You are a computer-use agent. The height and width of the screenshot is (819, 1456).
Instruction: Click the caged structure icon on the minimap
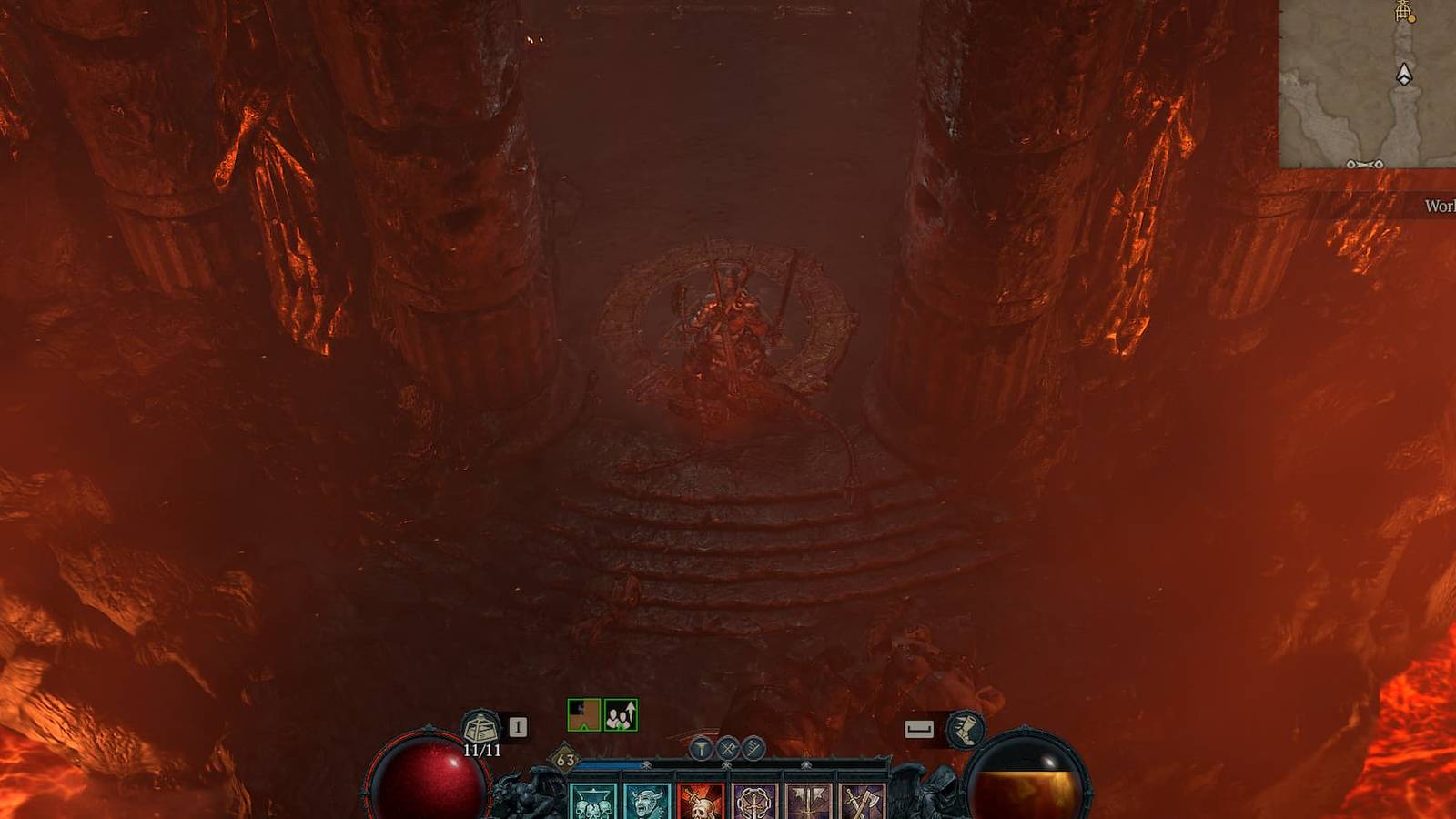click(1402, 12)
